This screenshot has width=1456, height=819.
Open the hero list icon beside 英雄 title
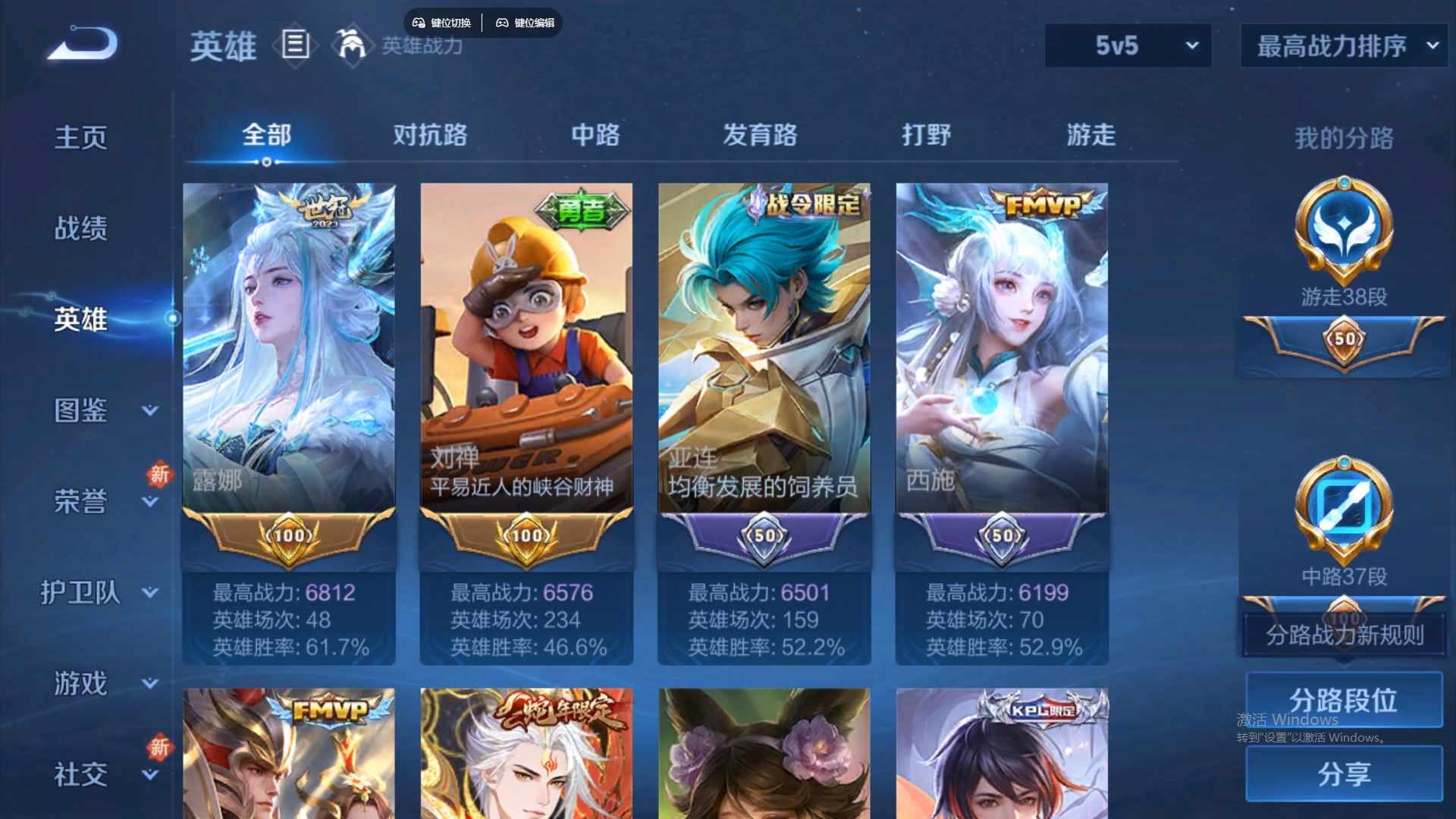(295, 45)
